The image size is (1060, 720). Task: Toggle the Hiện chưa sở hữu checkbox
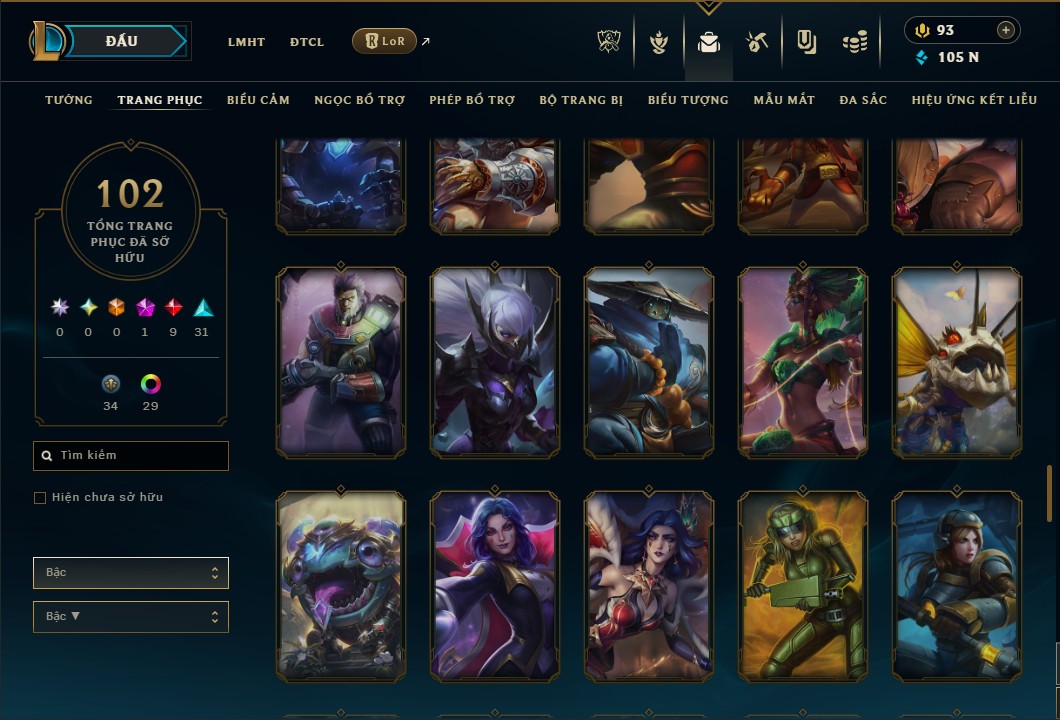[x=40, y=498]
